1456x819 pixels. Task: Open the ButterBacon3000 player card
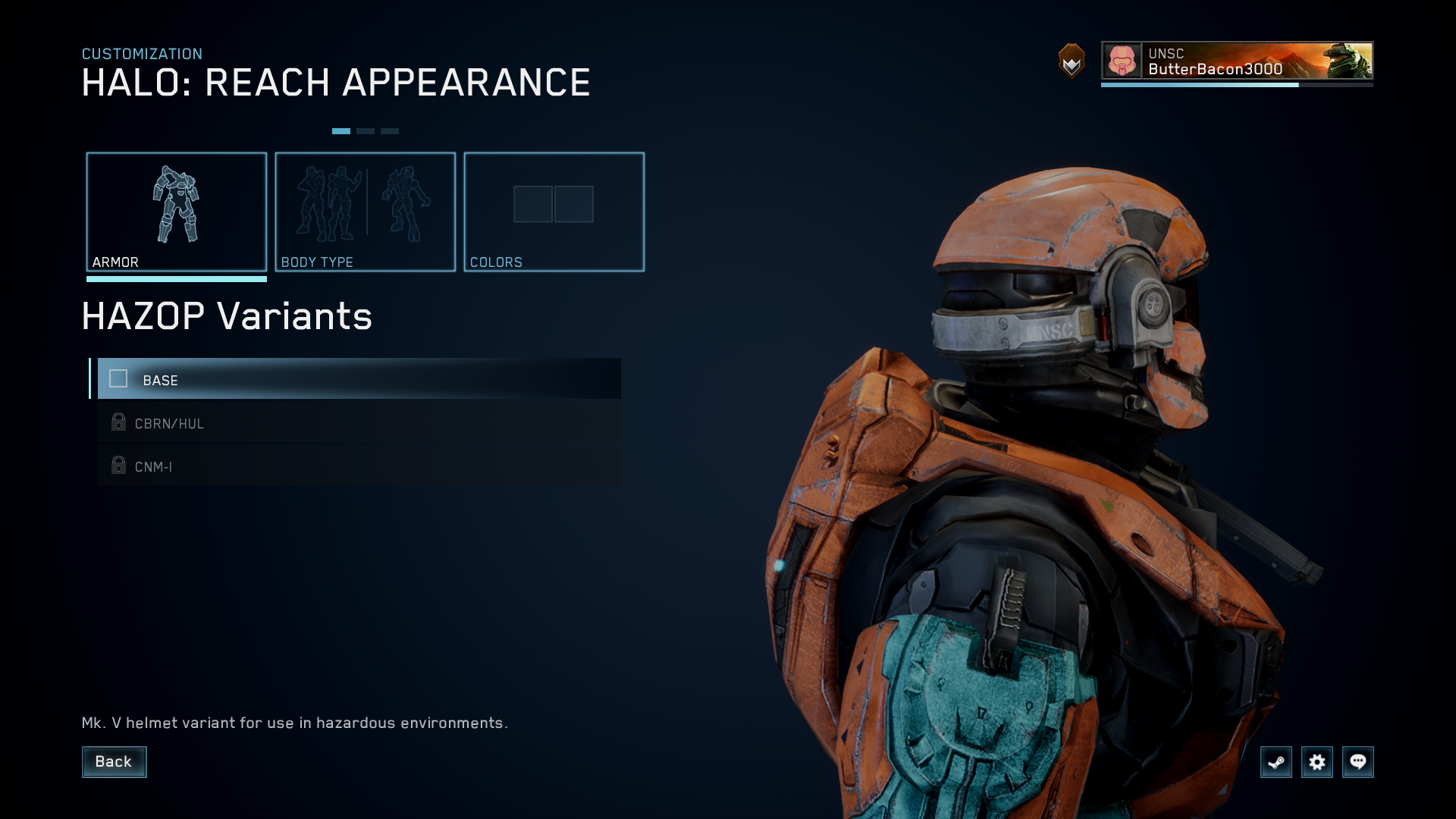pyautogui.click(x=1236, y=61)
